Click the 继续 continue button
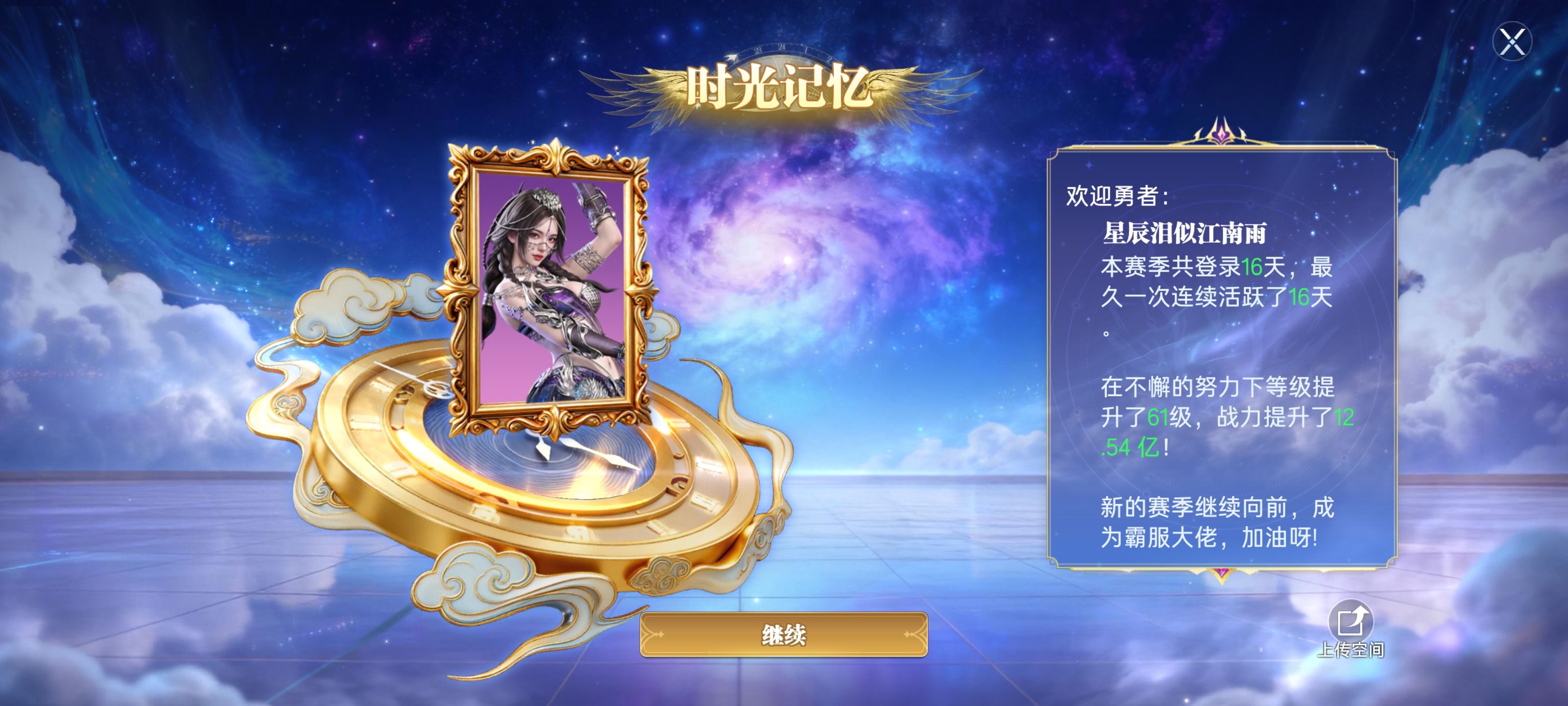This screenshot has width=1568, height=706. coord(784,635)
